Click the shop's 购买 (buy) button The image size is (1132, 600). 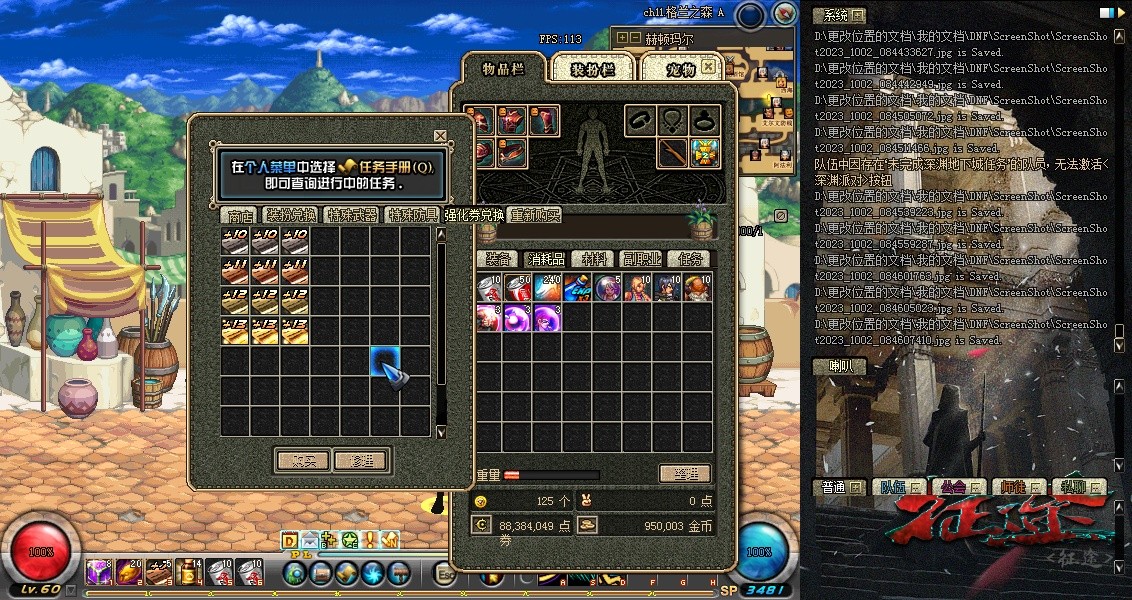pos(302,461)
